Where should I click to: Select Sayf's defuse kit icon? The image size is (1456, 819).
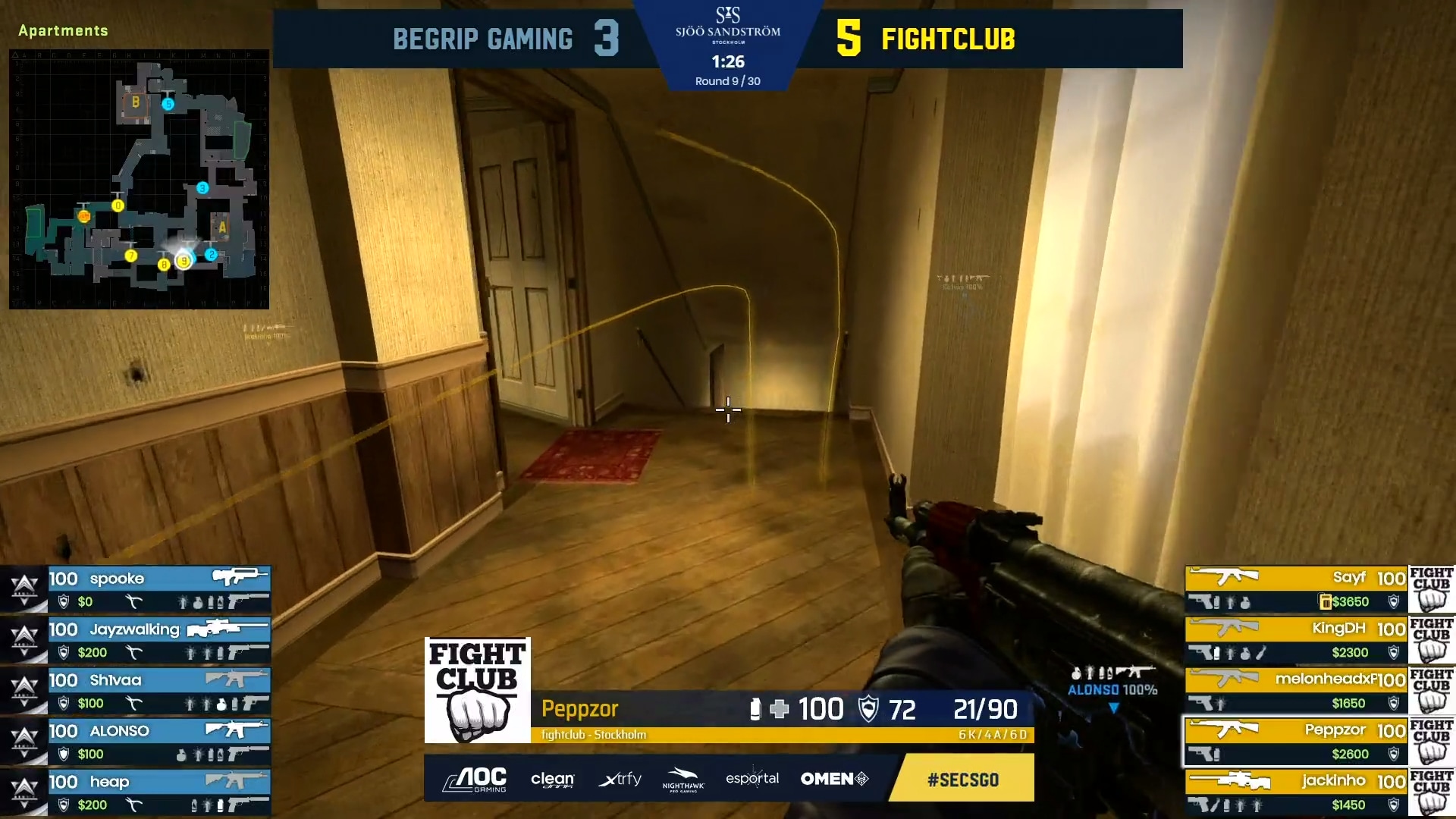tap(1324, 601)
